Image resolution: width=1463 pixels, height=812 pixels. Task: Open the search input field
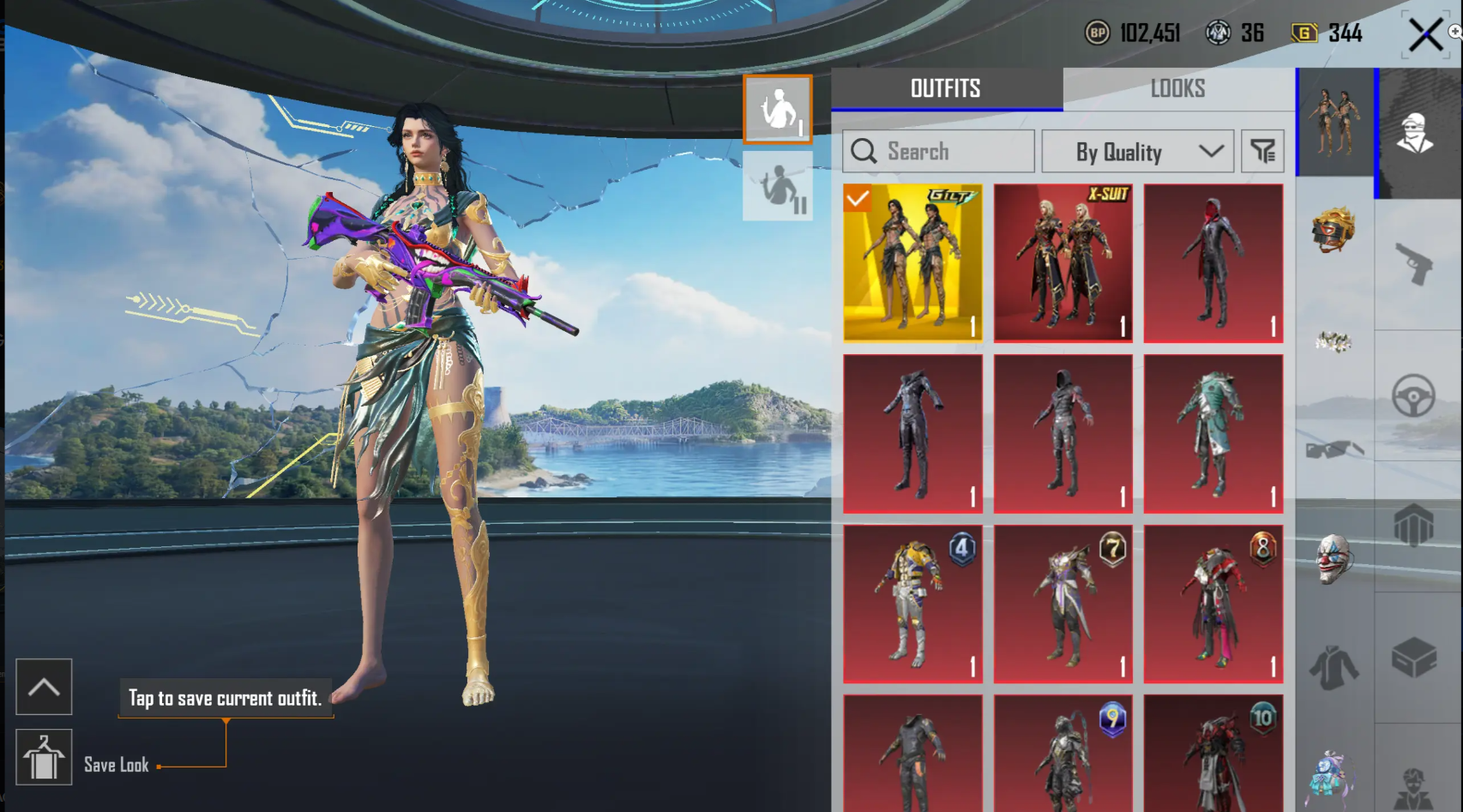point(939,151)
